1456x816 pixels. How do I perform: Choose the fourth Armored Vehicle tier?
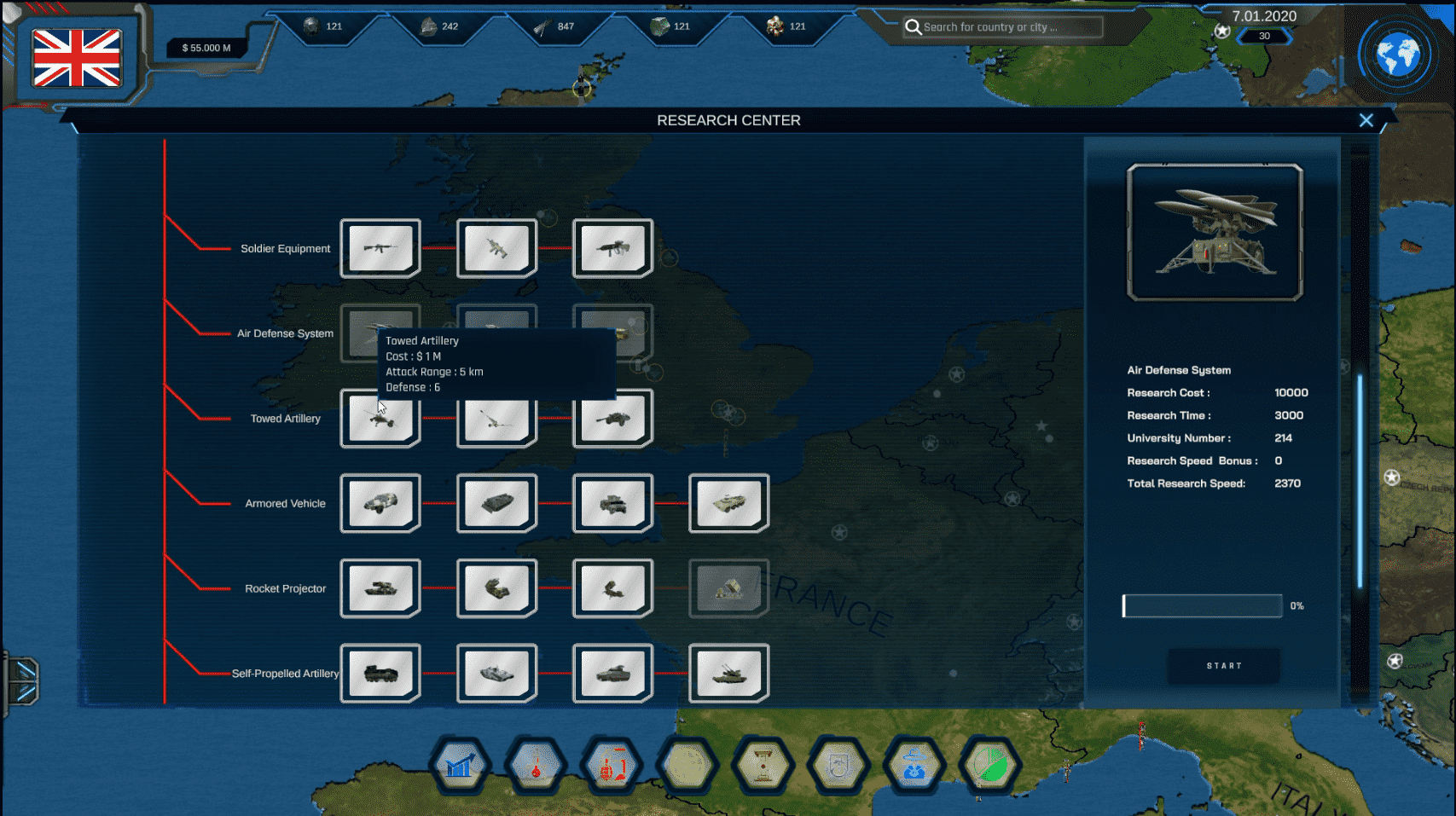click(728, 503)
